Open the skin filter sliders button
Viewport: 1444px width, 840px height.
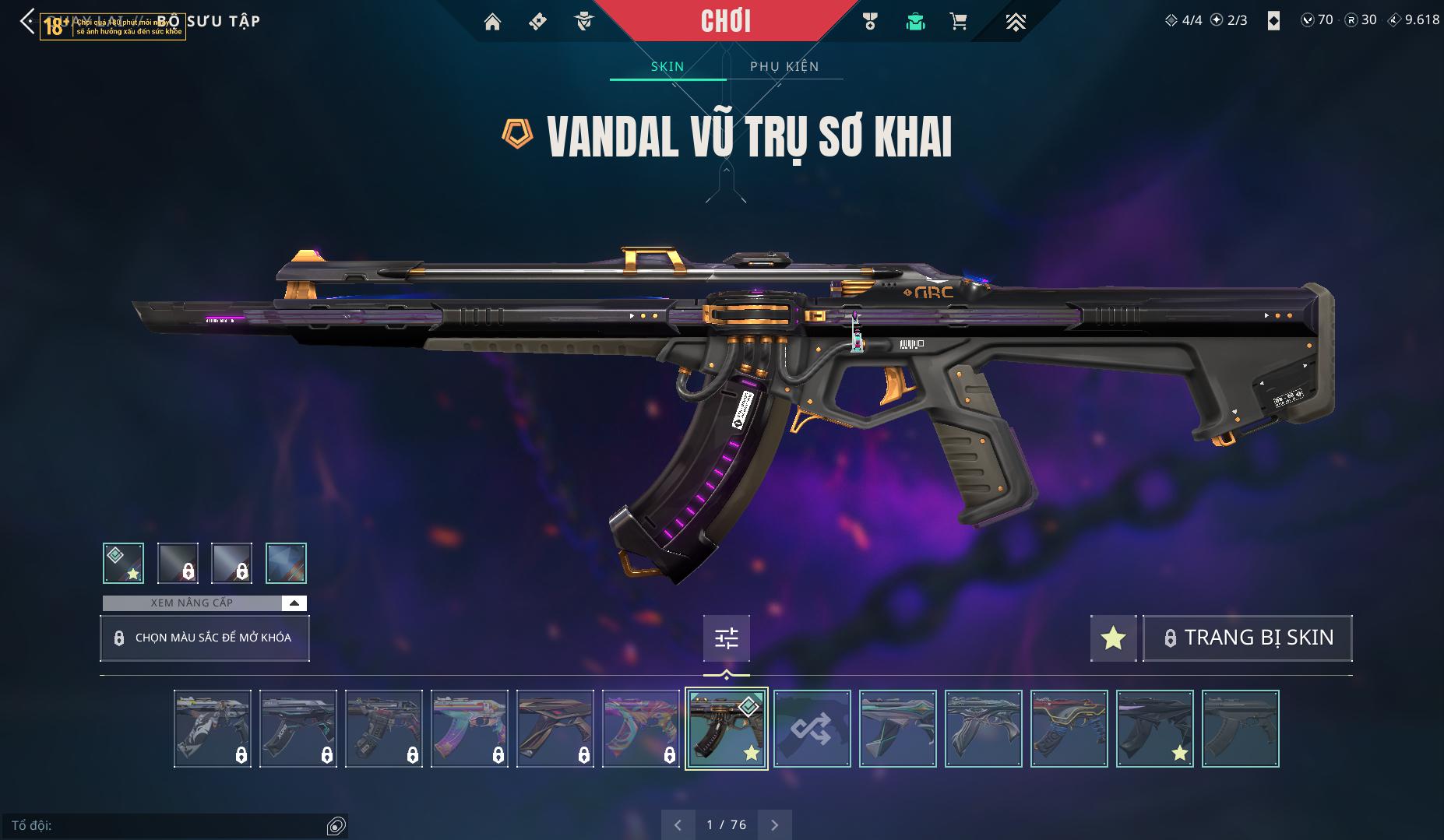coord(726,638)
